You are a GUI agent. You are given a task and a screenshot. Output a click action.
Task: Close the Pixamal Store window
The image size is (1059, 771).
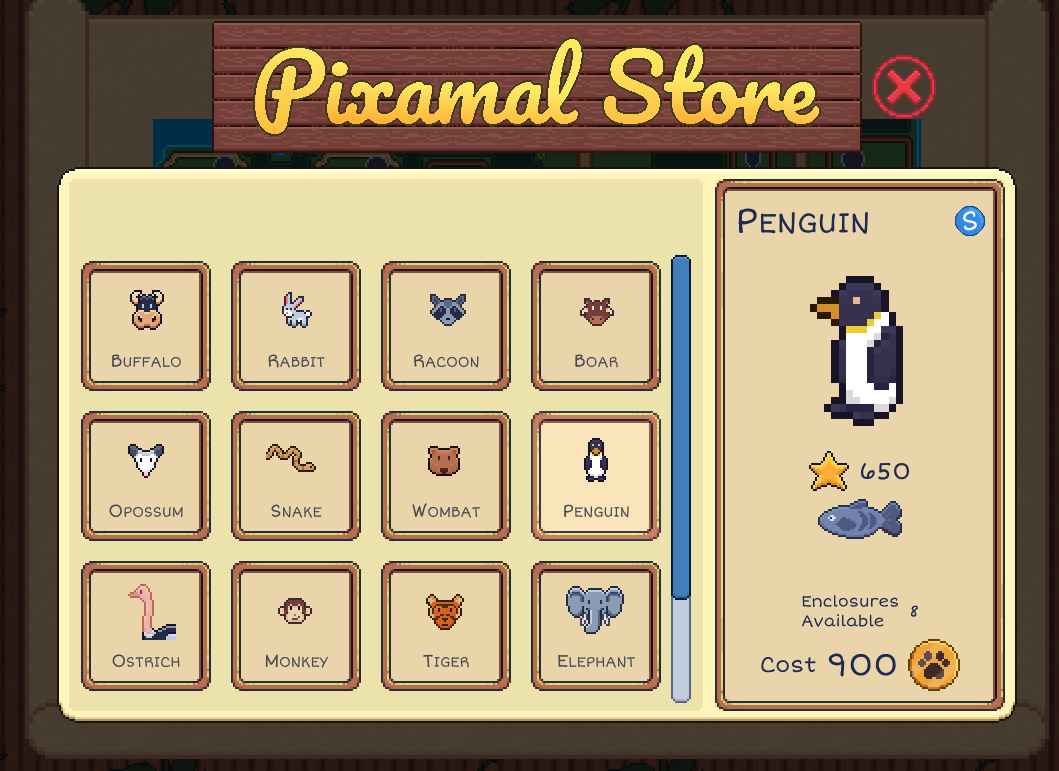tap(903, 88)
